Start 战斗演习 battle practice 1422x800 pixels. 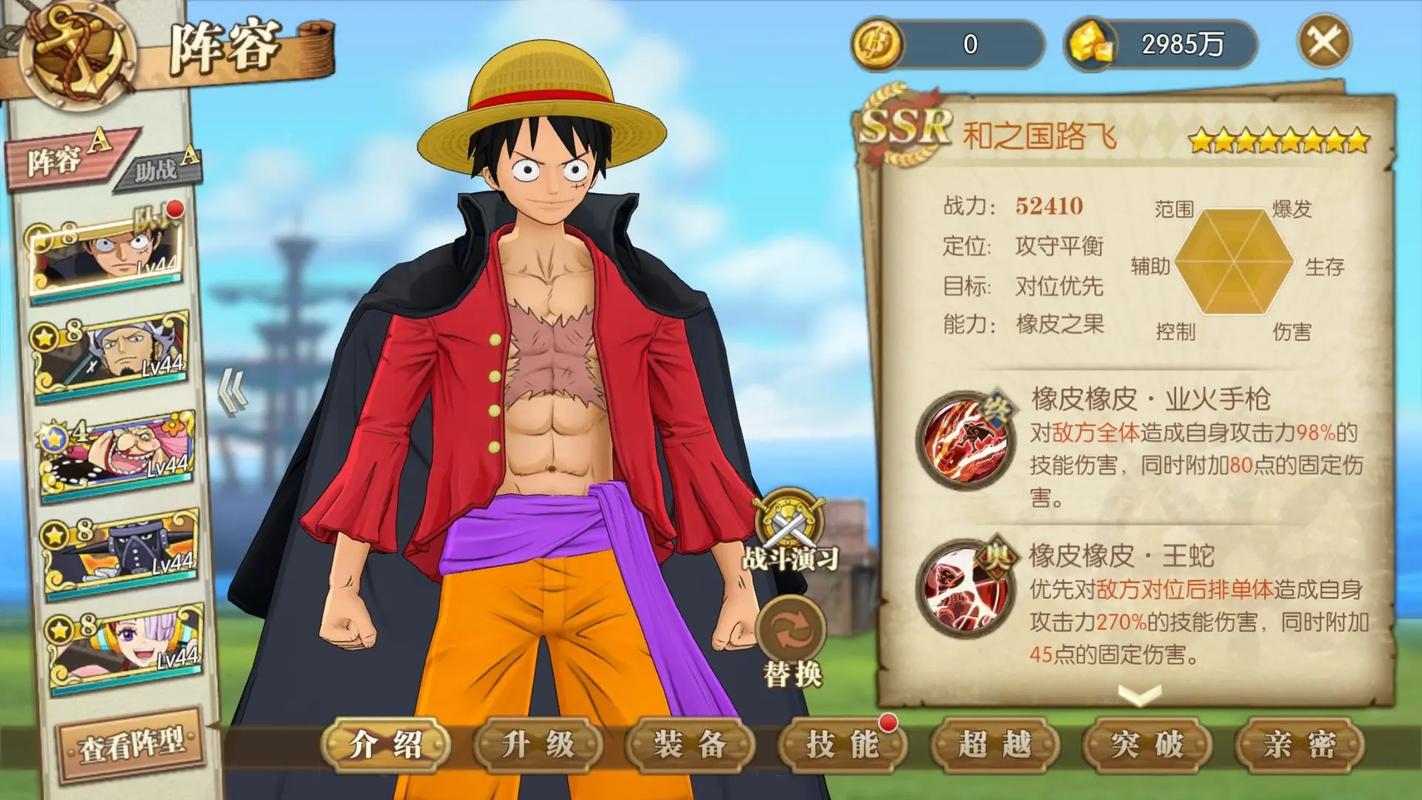(x=790, y=530)
